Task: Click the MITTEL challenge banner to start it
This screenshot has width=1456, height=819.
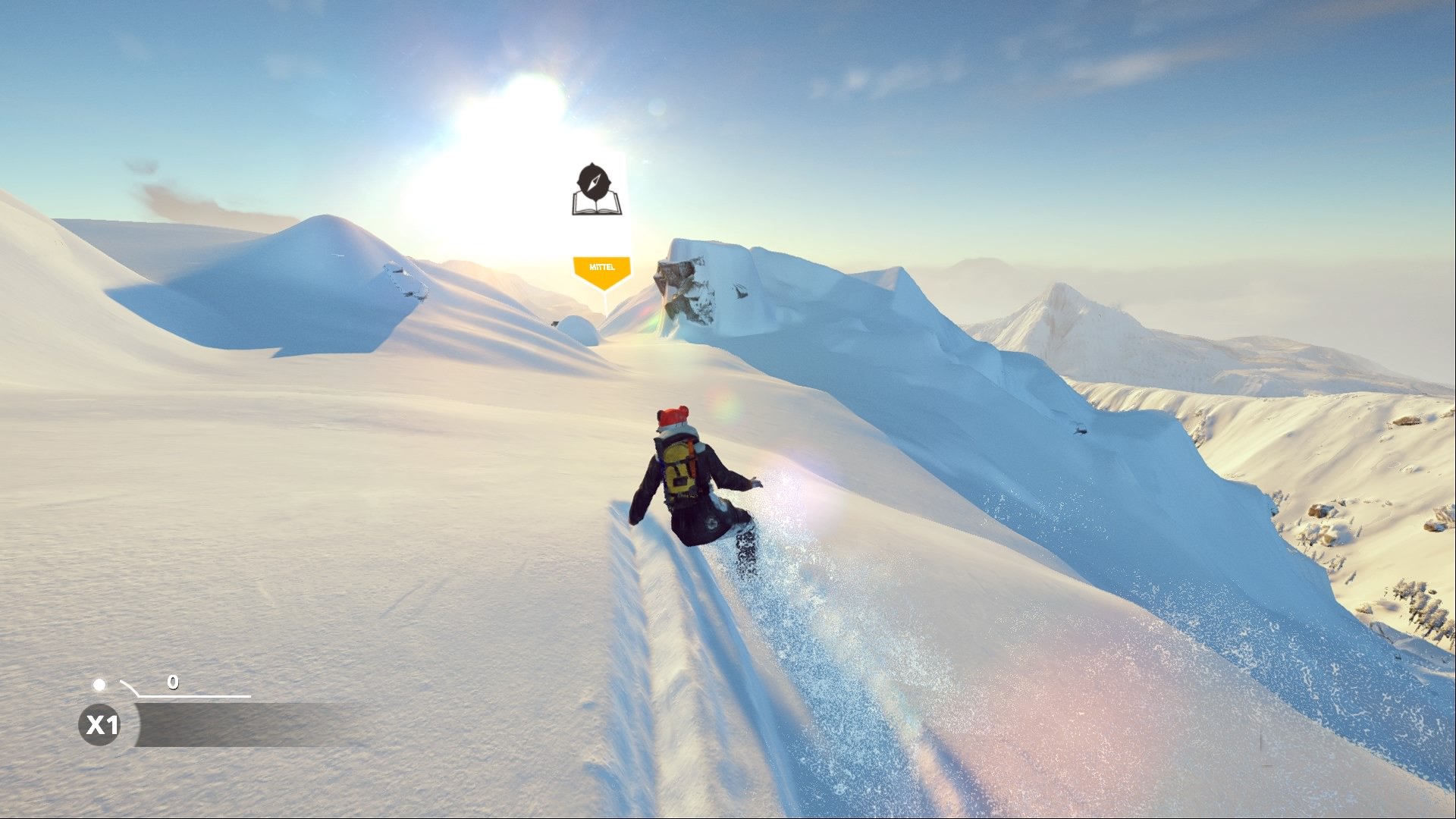Action: (603, 265)
